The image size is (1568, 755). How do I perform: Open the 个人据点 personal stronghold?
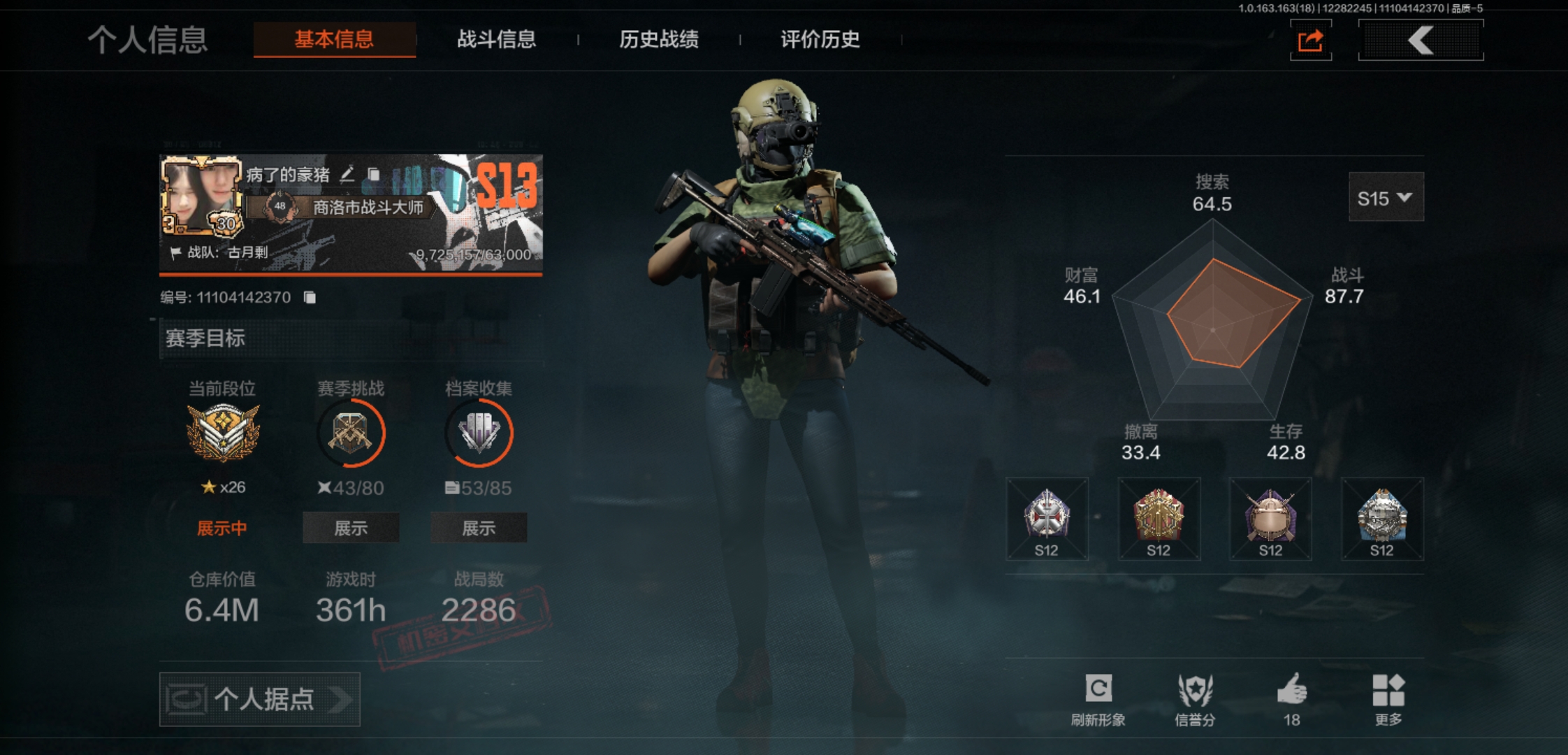(259, 699)
